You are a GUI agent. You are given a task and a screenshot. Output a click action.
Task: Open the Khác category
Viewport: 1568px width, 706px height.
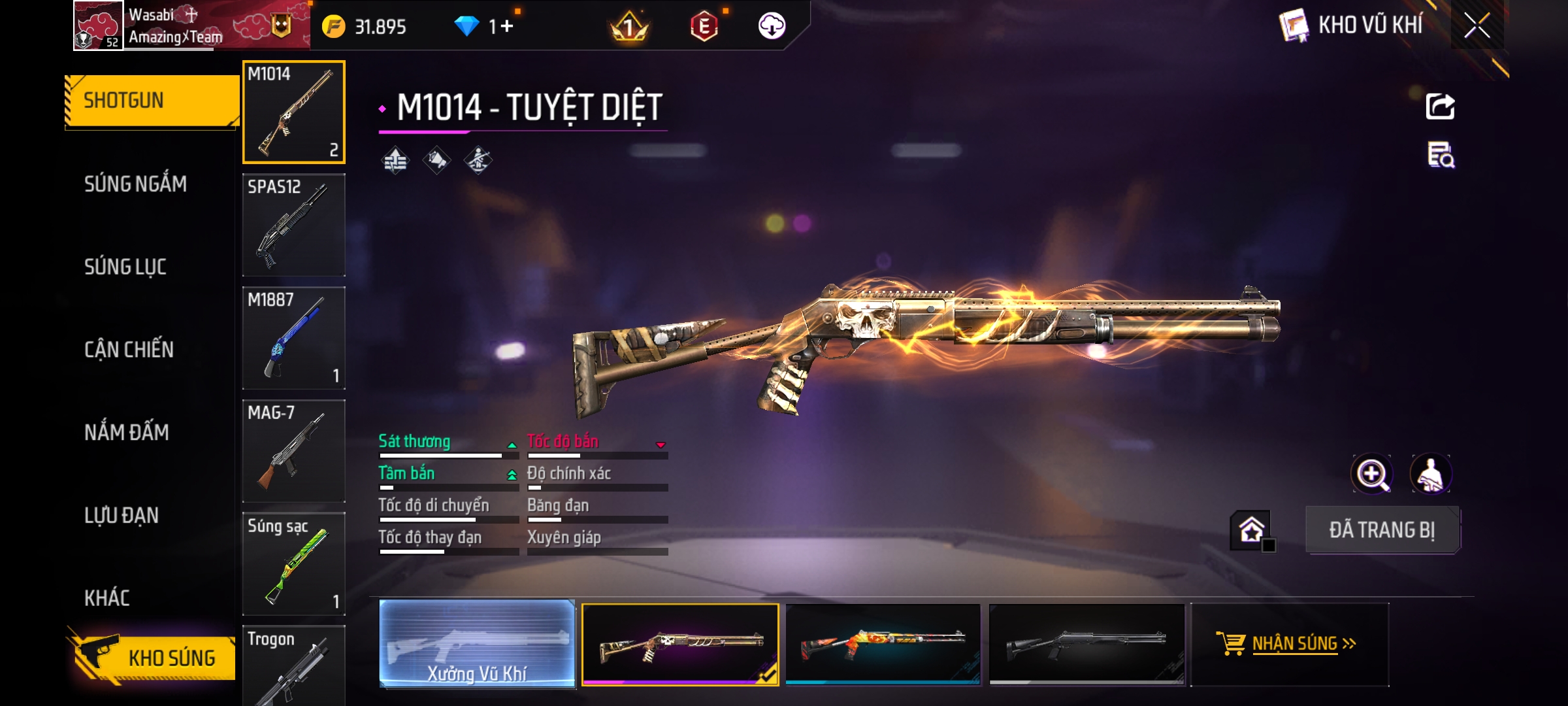coord(107,597)
